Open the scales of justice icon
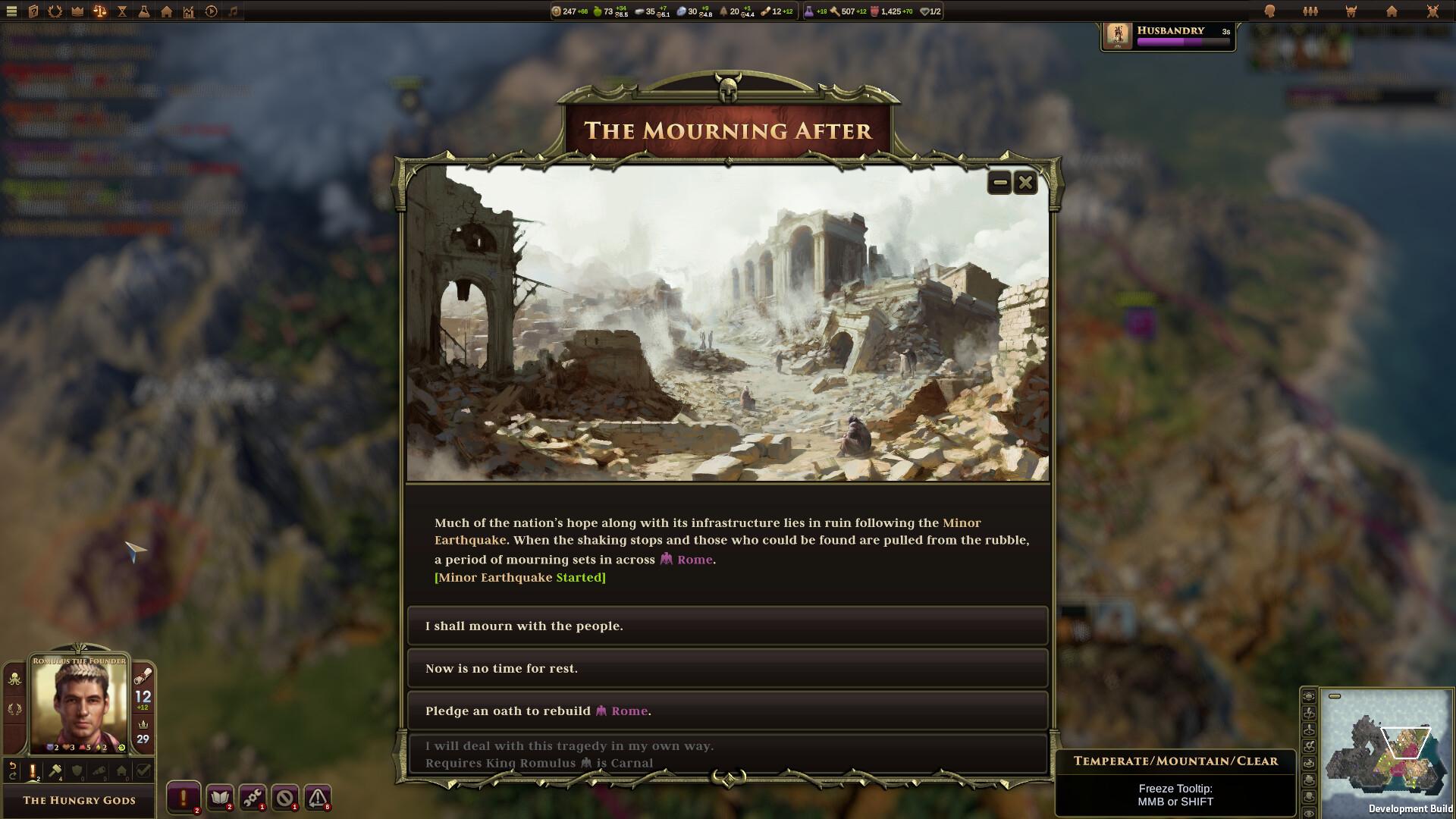Image resolution: width=1456 pixels, height=819 pixels. [x=99, y=11]
